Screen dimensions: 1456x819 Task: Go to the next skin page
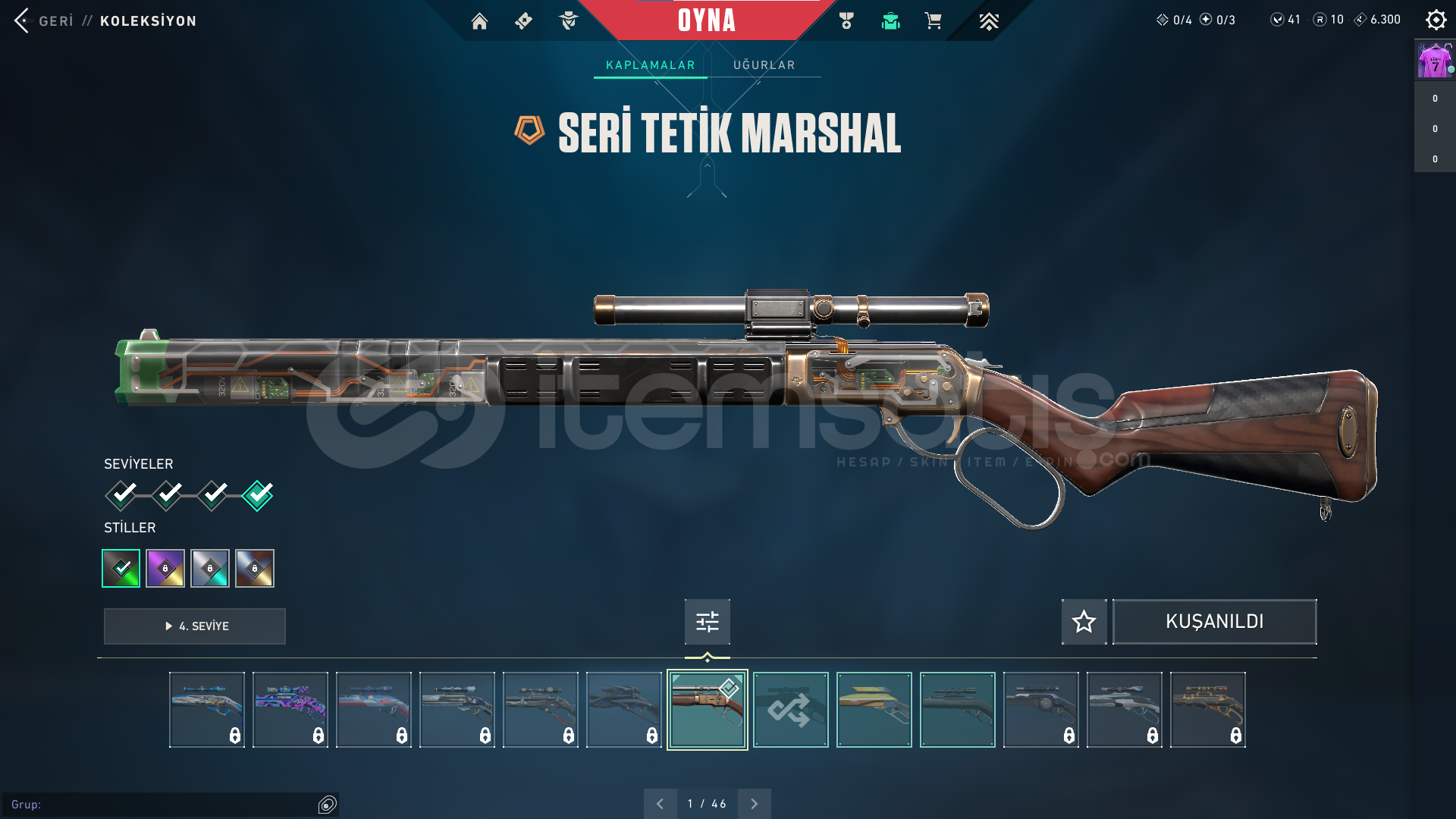point(754,804)
